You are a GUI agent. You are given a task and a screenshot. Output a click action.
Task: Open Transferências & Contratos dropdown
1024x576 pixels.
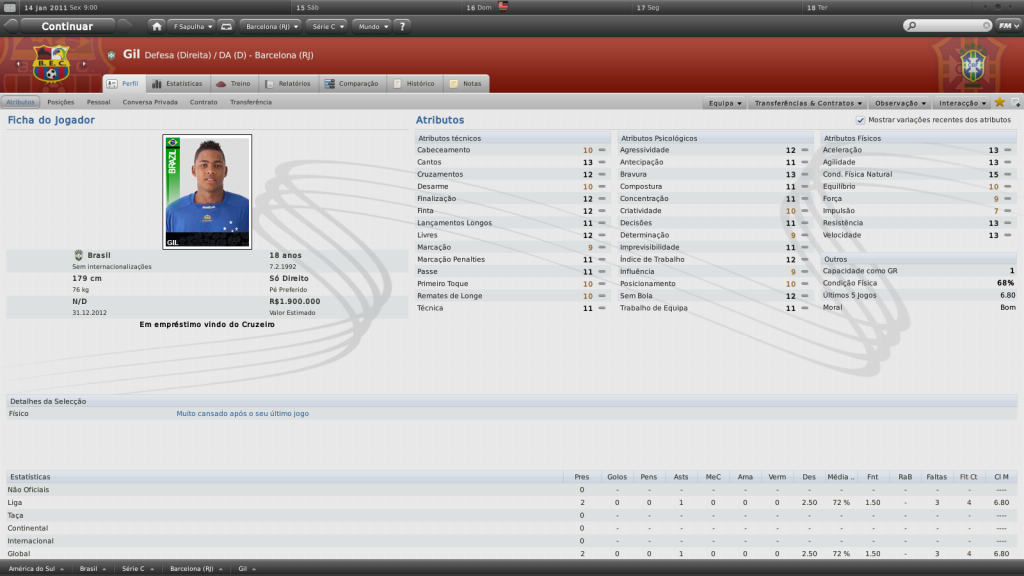806,103
